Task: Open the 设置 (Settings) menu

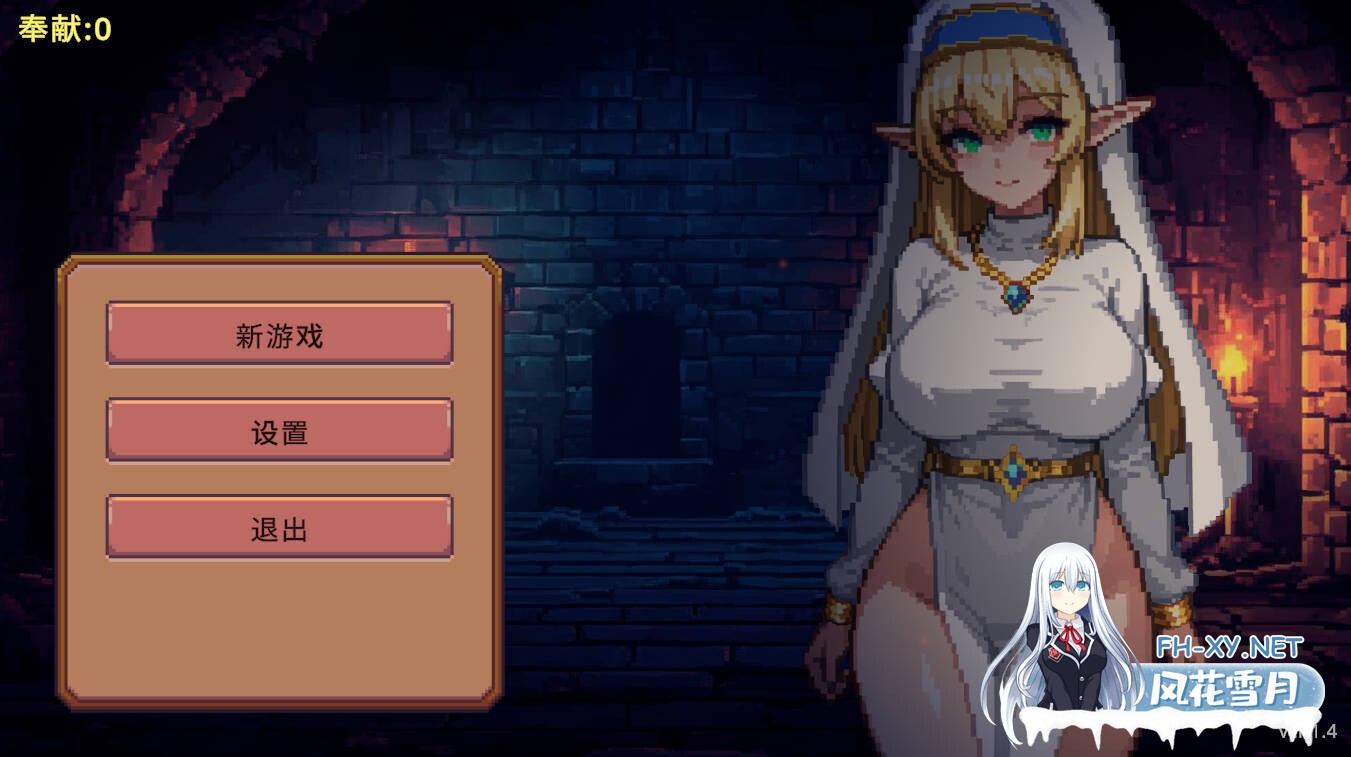Action: pyautogui.click(x=279, y=431)
